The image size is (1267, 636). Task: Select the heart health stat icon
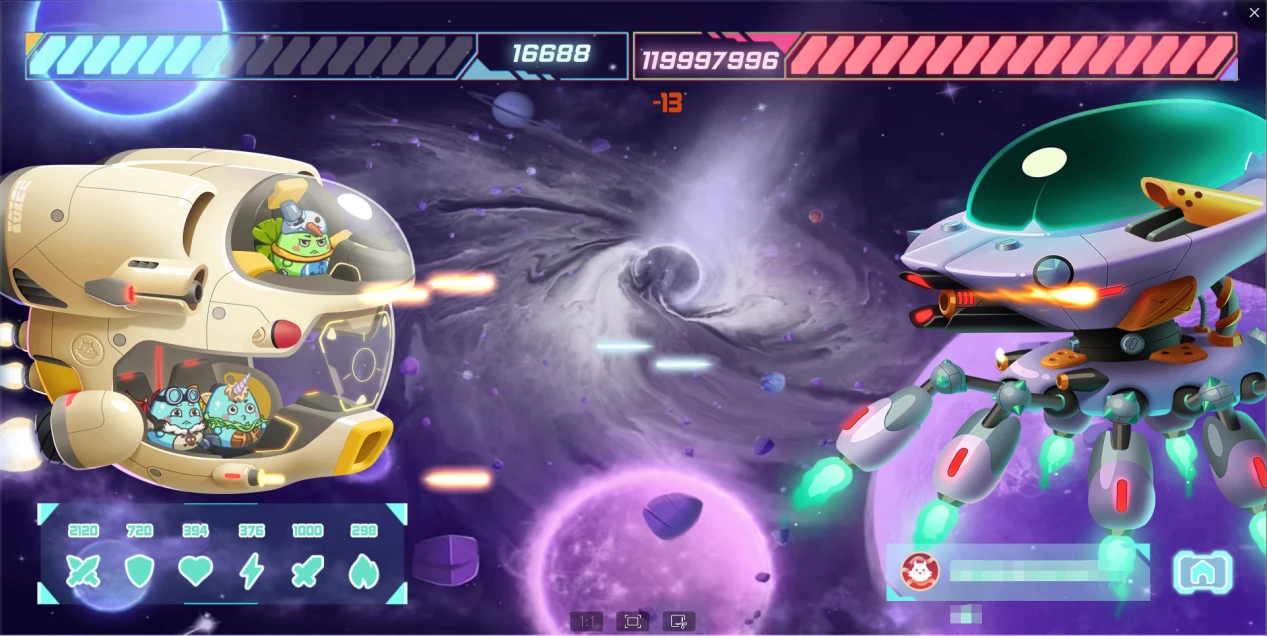pos(196,570)
